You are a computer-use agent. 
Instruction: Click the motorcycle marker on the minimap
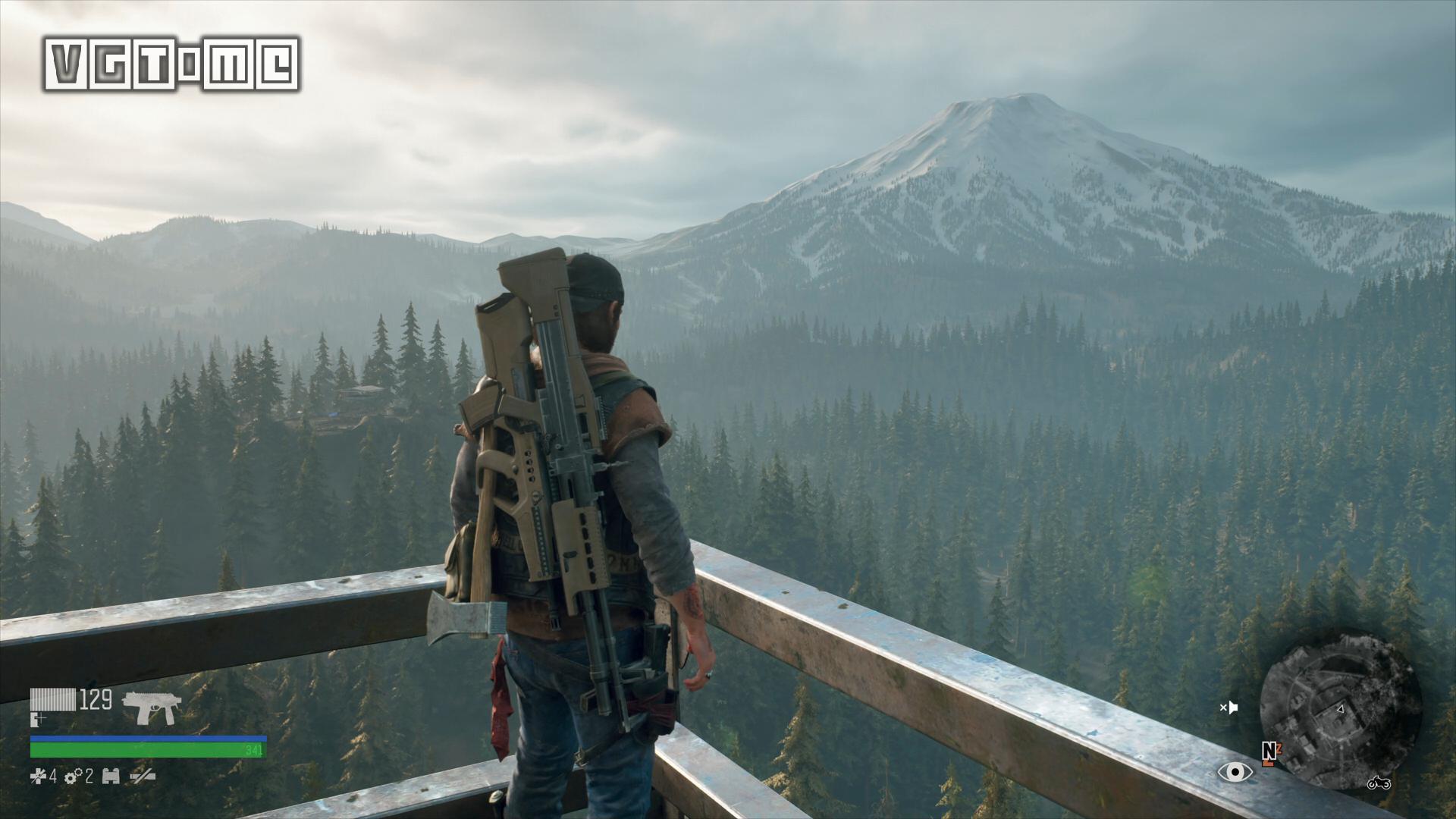[1378, 783]
